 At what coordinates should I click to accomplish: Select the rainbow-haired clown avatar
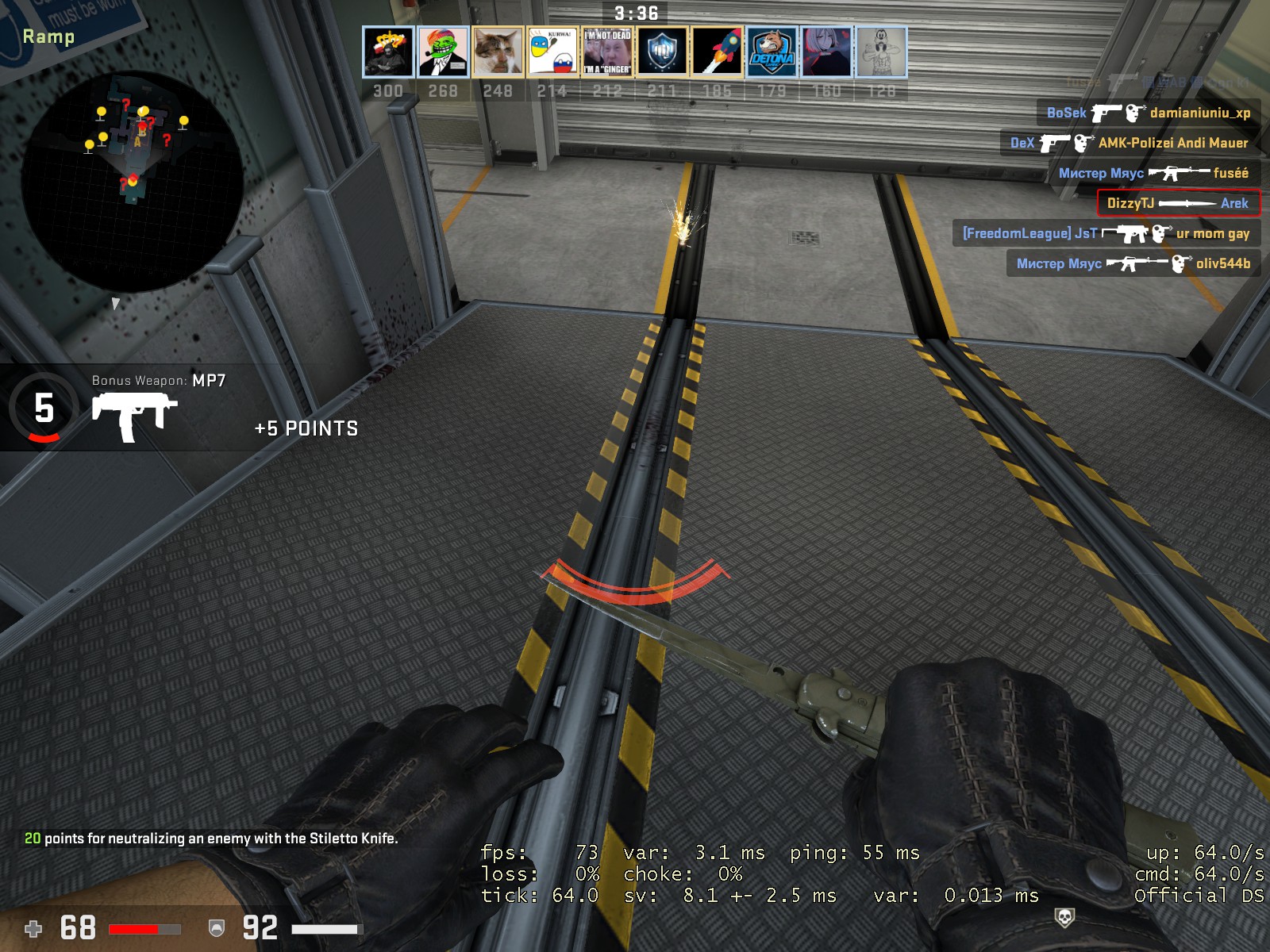(443, 52)
